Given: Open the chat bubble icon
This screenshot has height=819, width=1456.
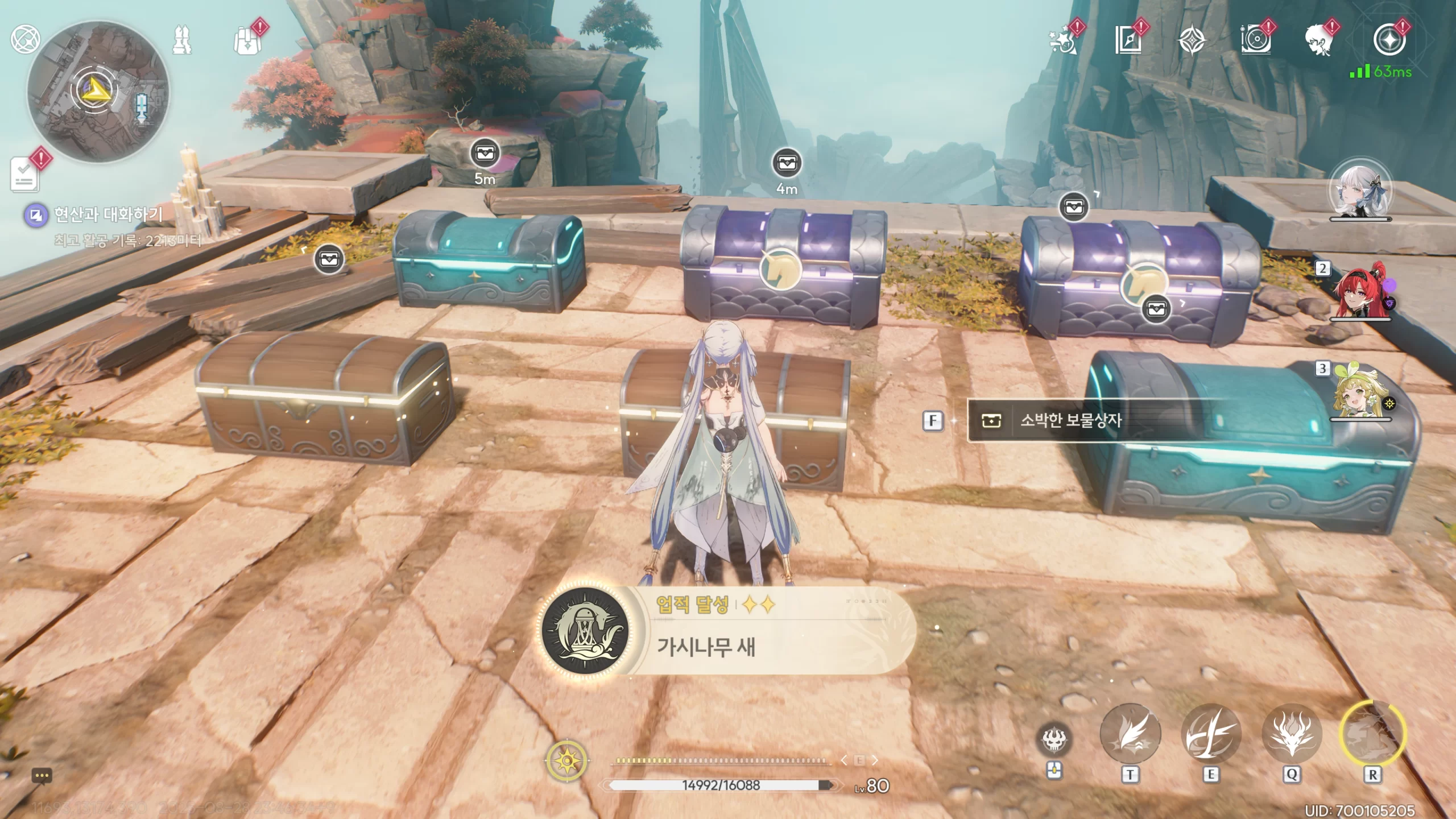Looking at the screenshot, I should point(42,776).
